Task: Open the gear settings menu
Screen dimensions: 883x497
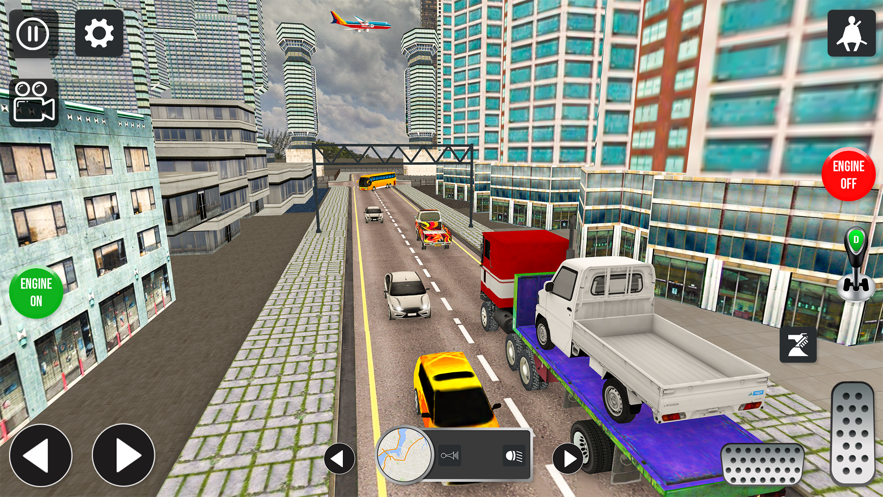Action: point(99,34)
